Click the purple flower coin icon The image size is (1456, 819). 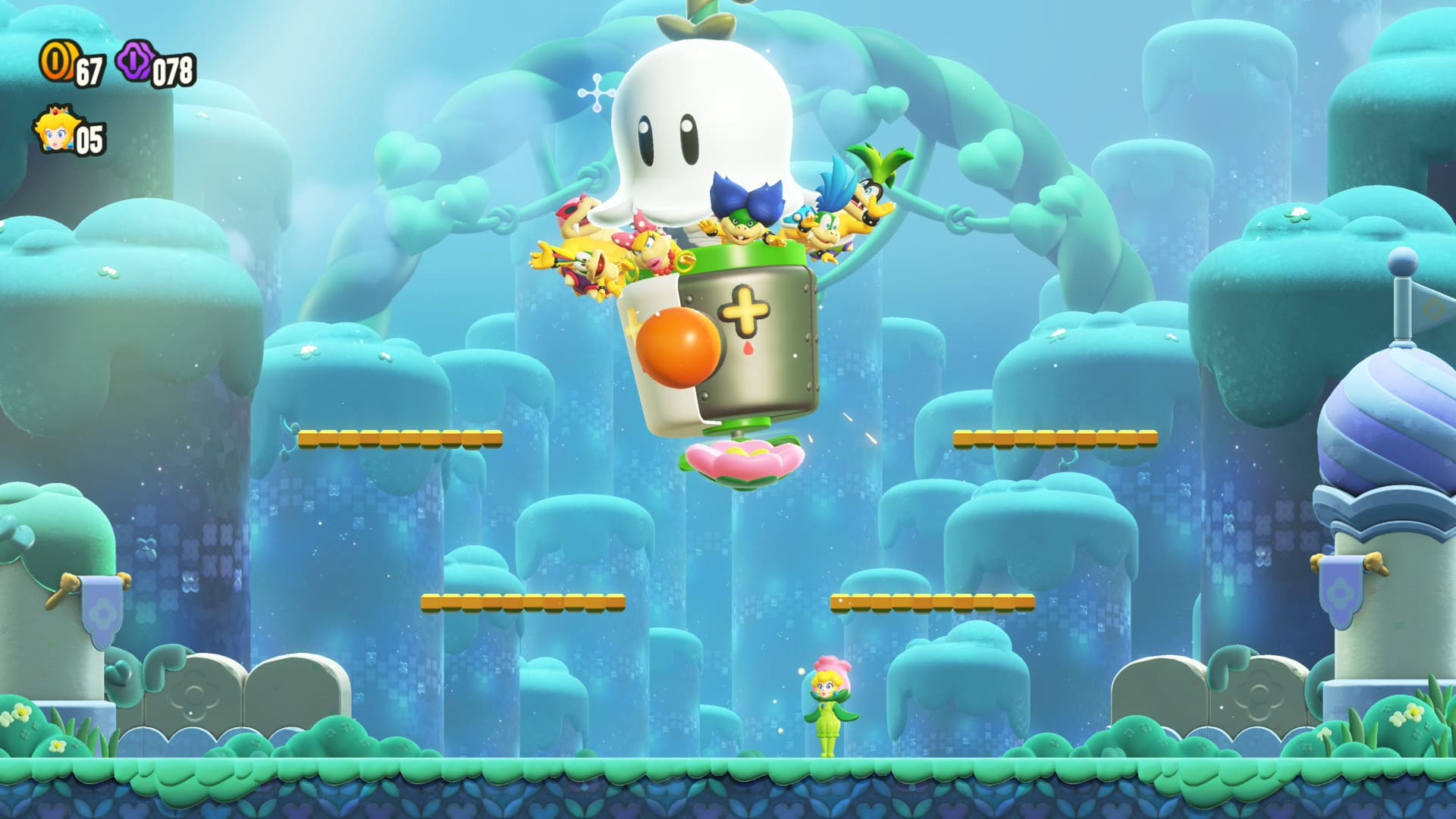135,61
